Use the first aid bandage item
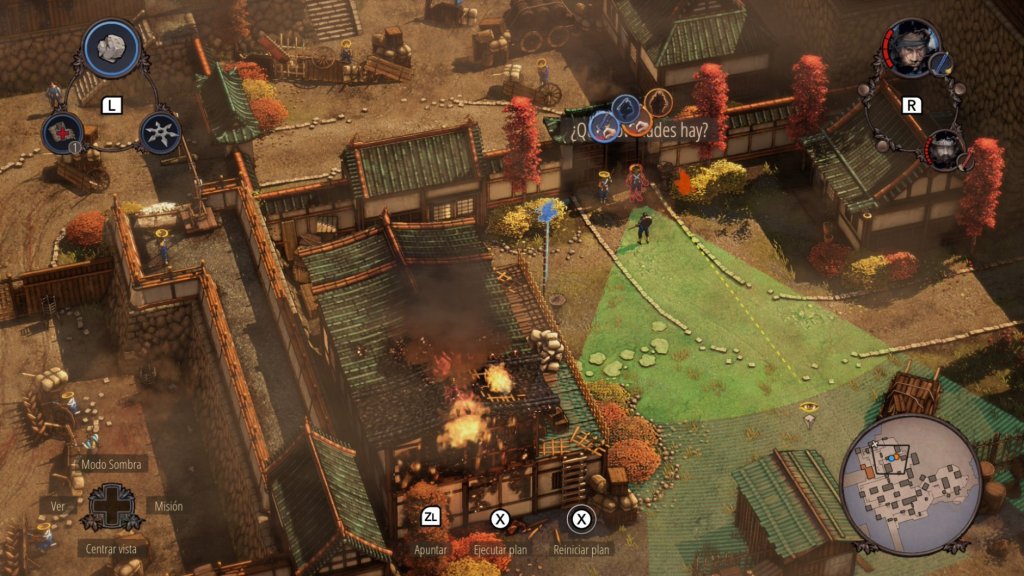Screen dimensions: 1024x576 (x=62, y=133)
